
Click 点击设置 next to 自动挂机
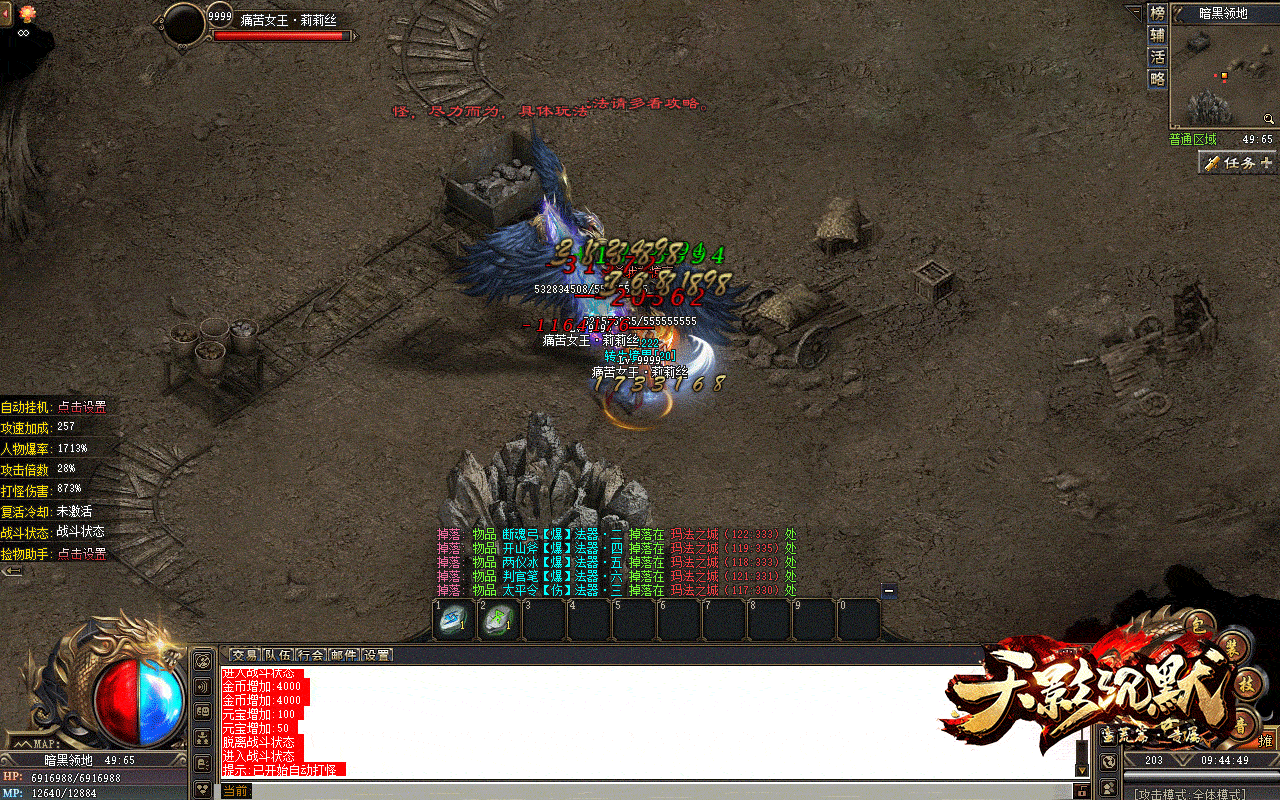[82, 407]
